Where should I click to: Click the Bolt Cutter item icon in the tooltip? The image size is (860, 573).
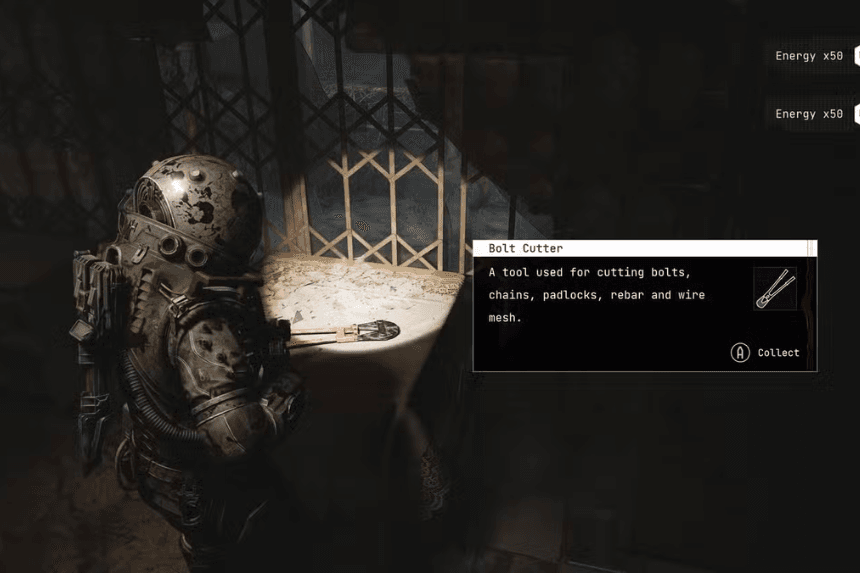coord(775,289)
